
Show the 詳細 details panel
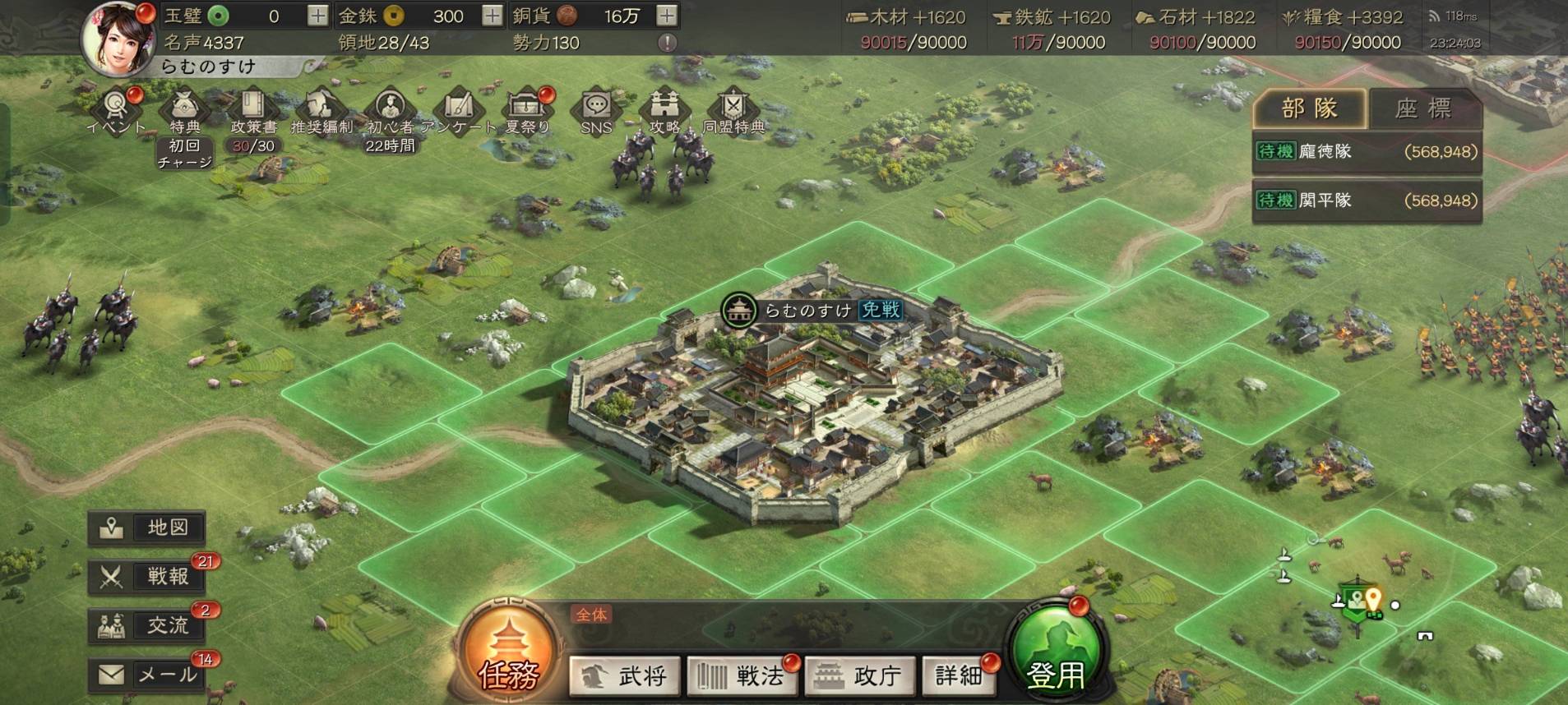click(x=959, y=675)
